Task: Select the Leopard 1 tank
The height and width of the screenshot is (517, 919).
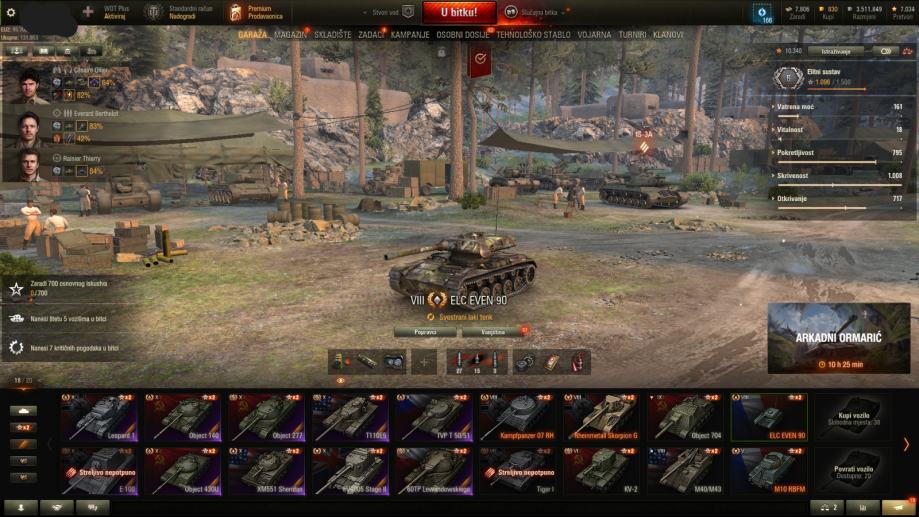Action: click(99, 417)
